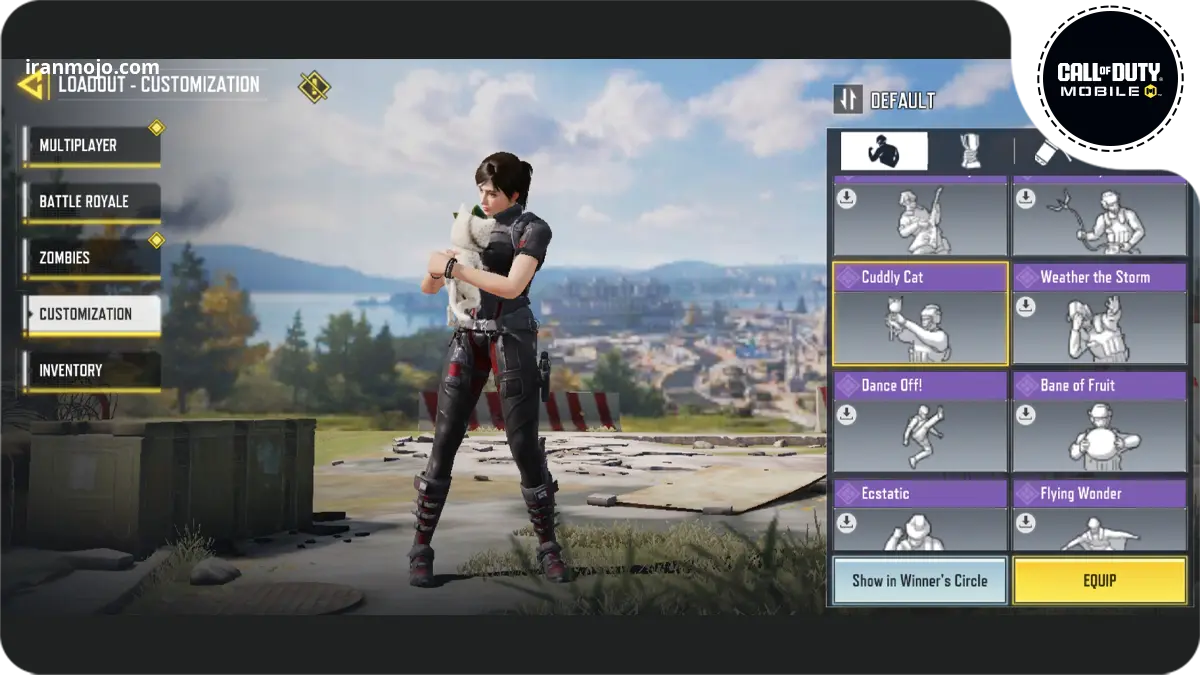Image resolution: width=1200 pixels, height=675 pixels.
Task: Open the Battle Royale loadout section
Action: coord(92,202)
